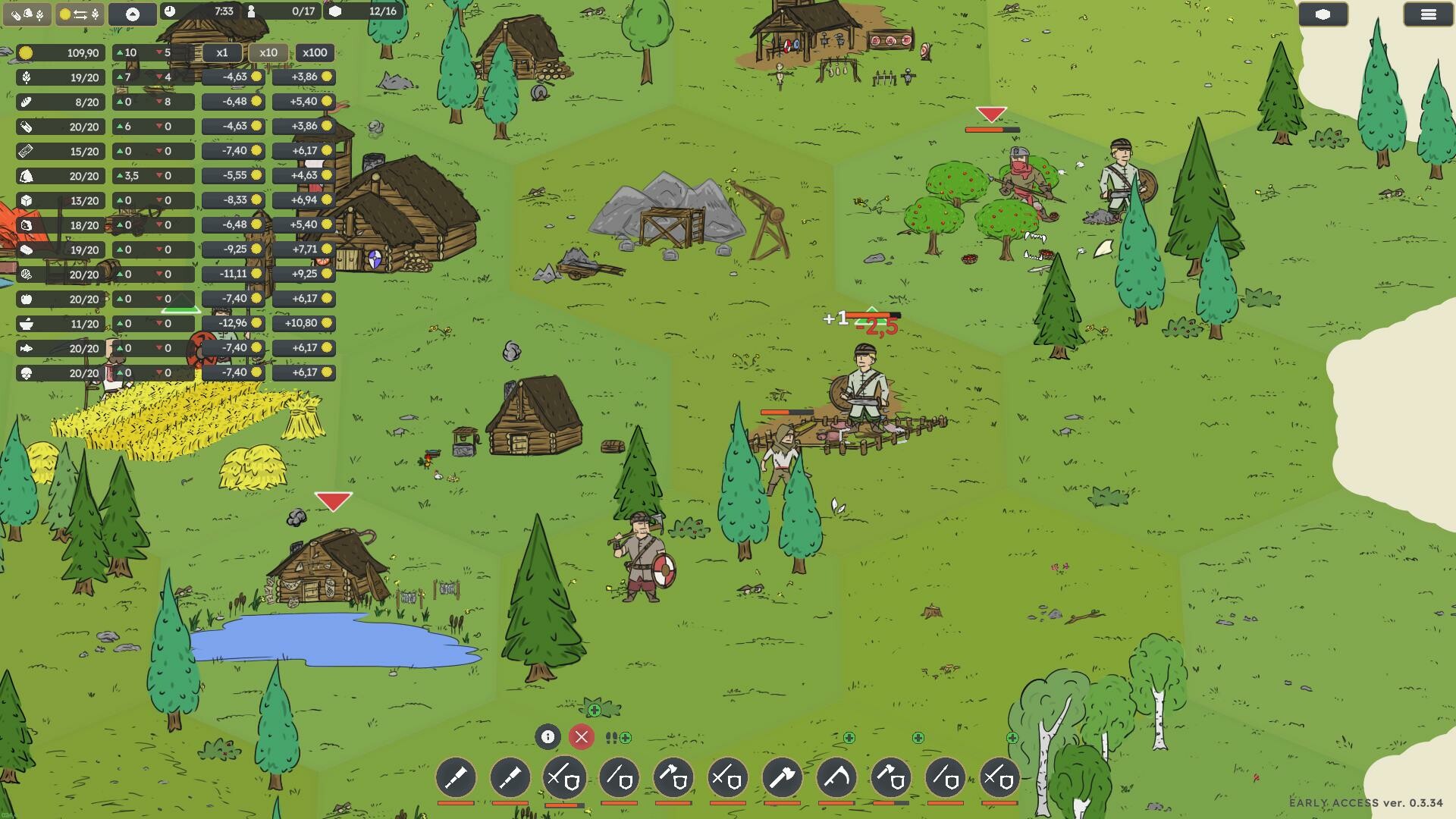
Task: Select the scythe worker unit icon
Action: (836, 777)
